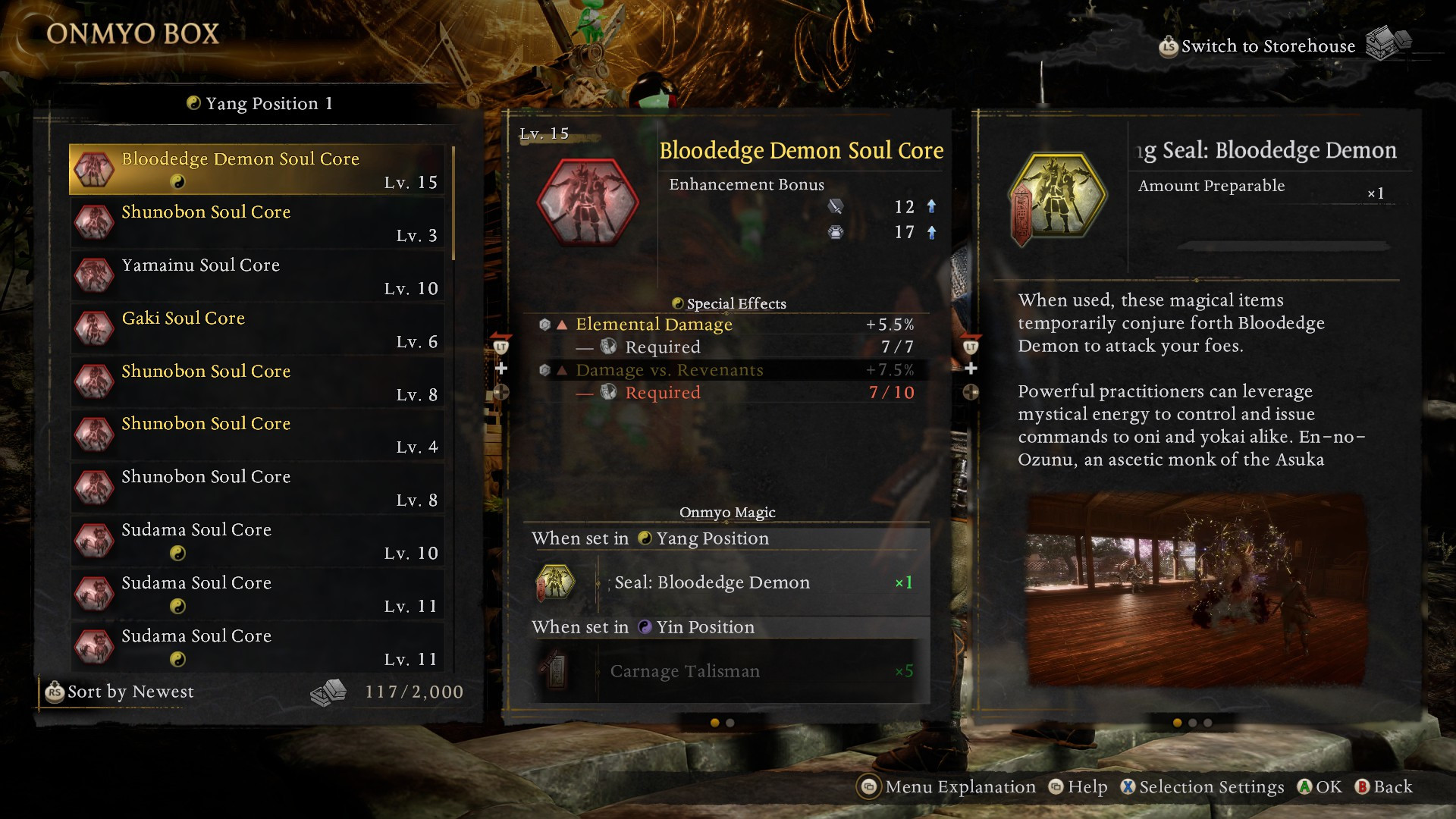
Task: Select the Carnage Talisman Yin magic
Action: (726, 671)
